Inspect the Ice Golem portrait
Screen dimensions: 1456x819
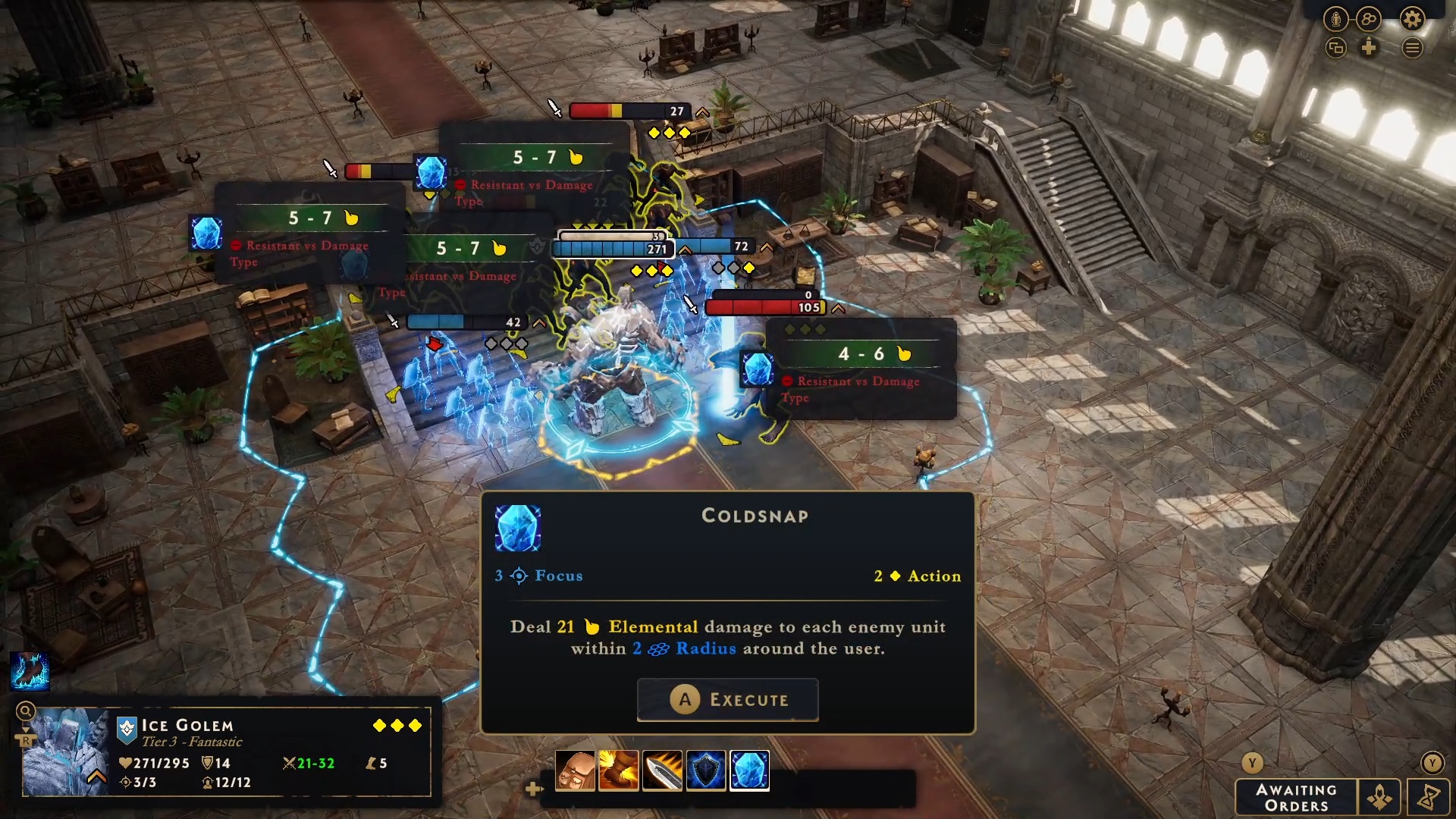(x=66, y=752)
